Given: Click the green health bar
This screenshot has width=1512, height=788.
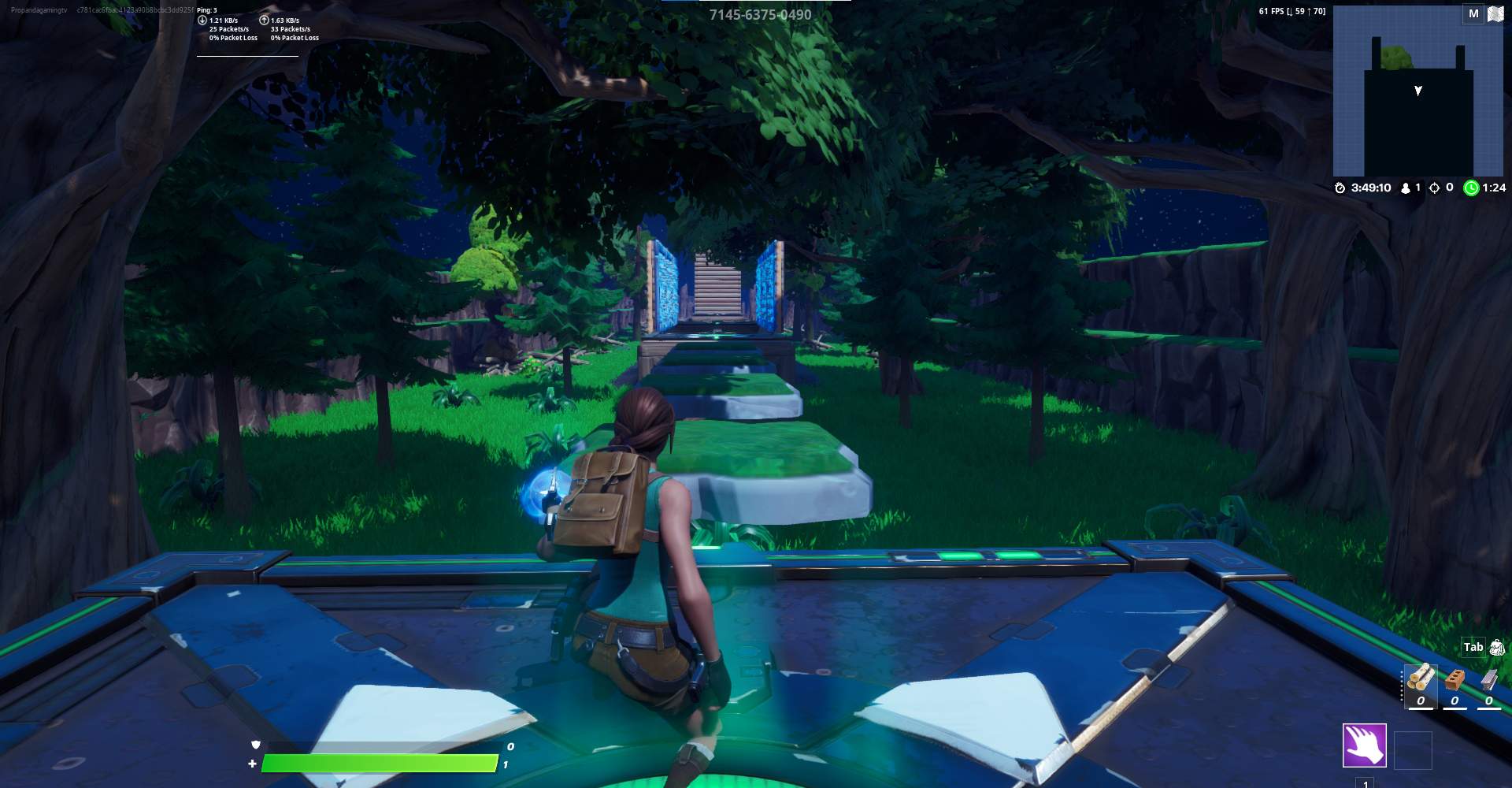Looking at the screenshot, I should (x=378, y=763).
